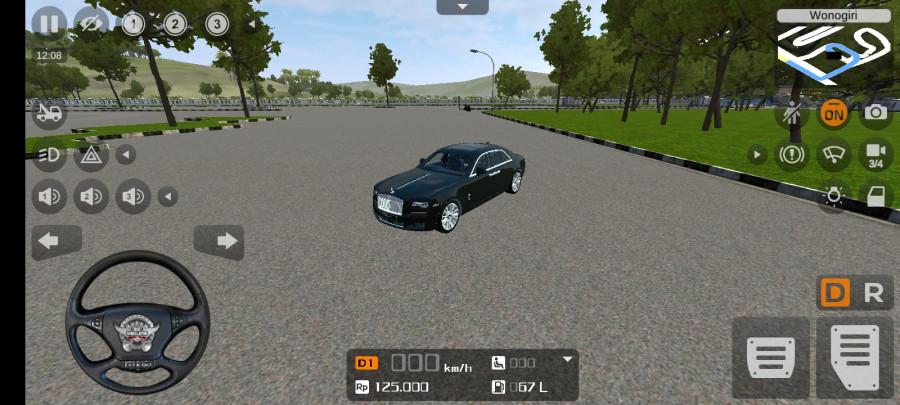Pause the game

coord(49,23)
